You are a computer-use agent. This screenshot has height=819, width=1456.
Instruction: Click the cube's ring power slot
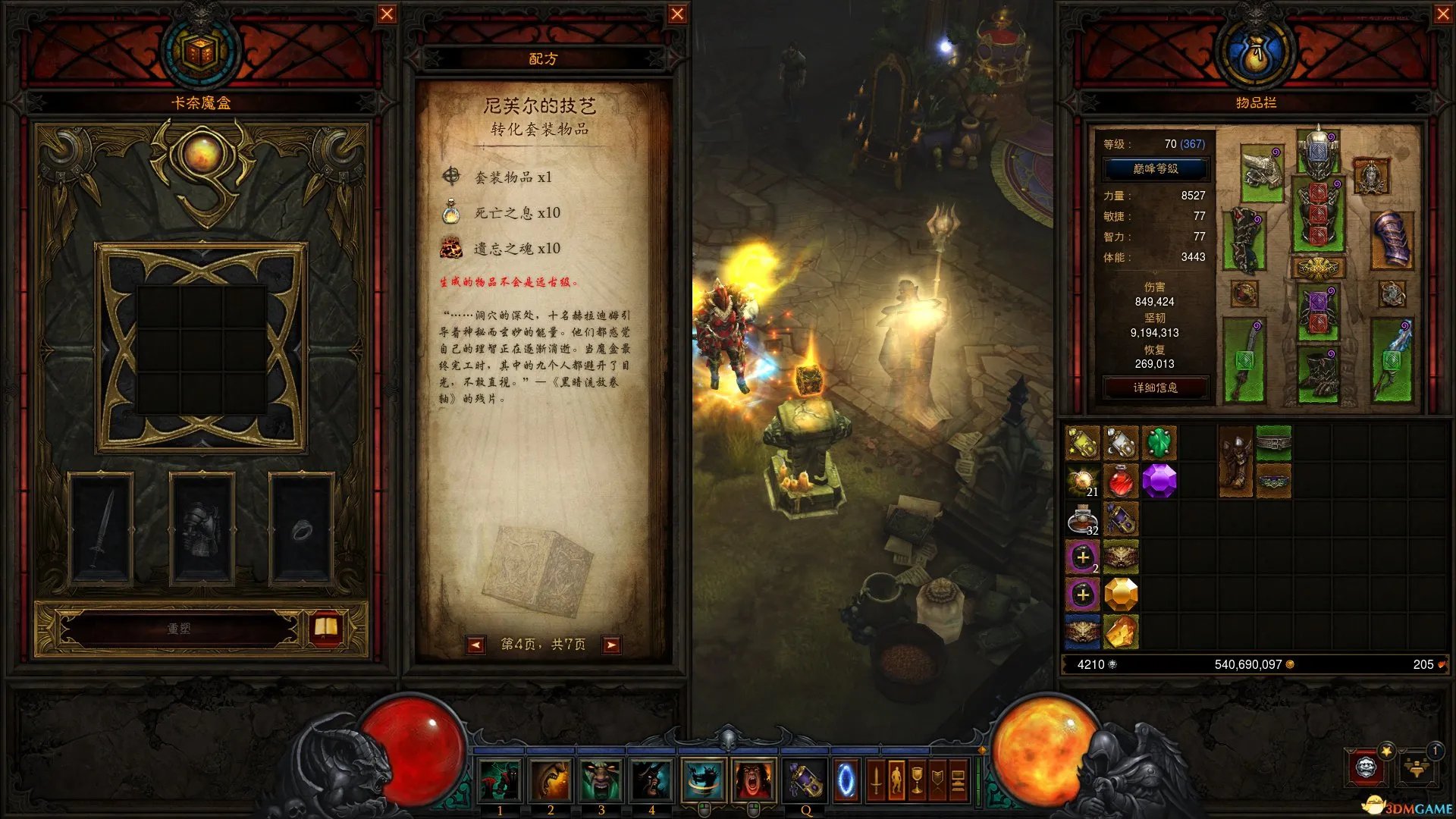302,529
